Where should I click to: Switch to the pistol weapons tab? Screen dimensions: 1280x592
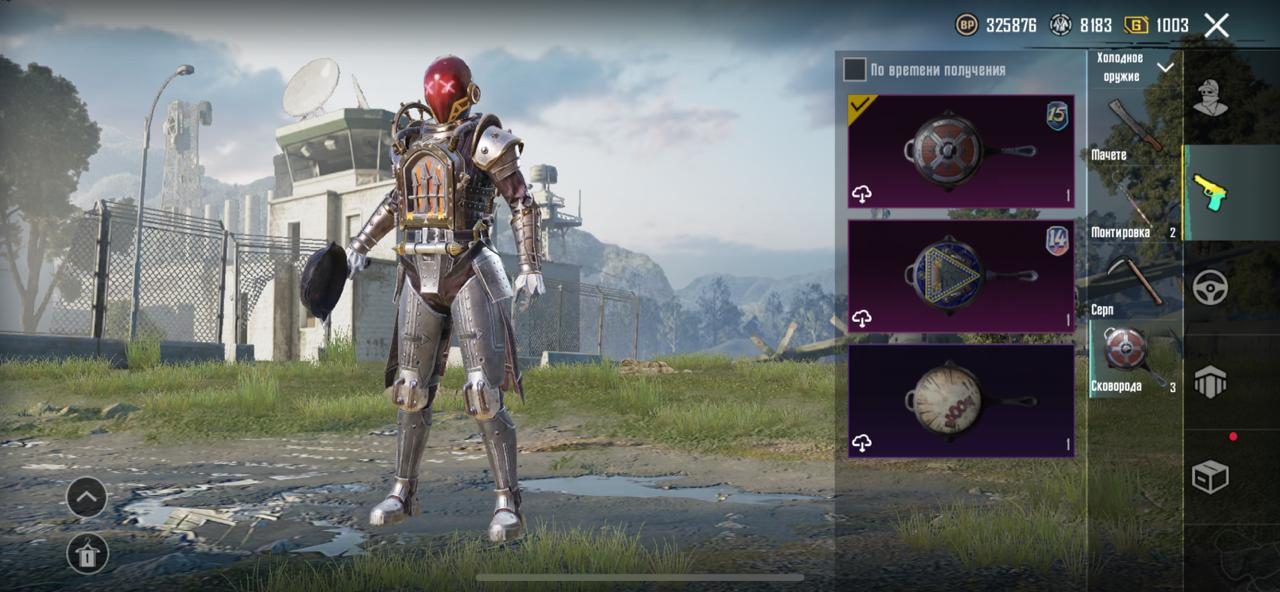pos(1210,192)
